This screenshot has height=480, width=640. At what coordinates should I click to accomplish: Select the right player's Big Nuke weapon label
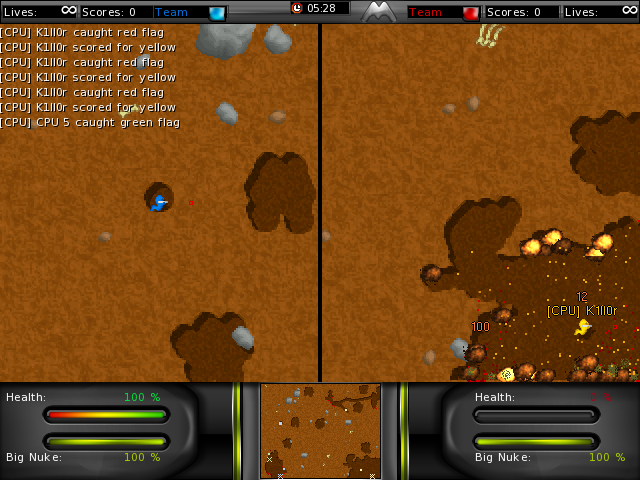point(503,457)
